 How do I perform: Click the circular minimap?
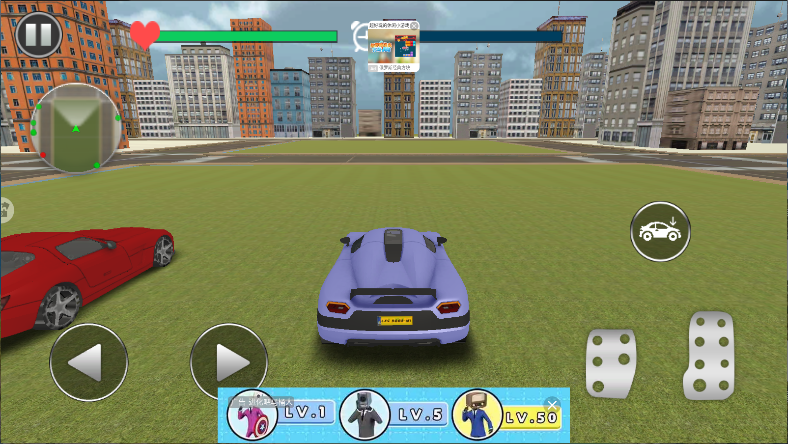[75, 128]
